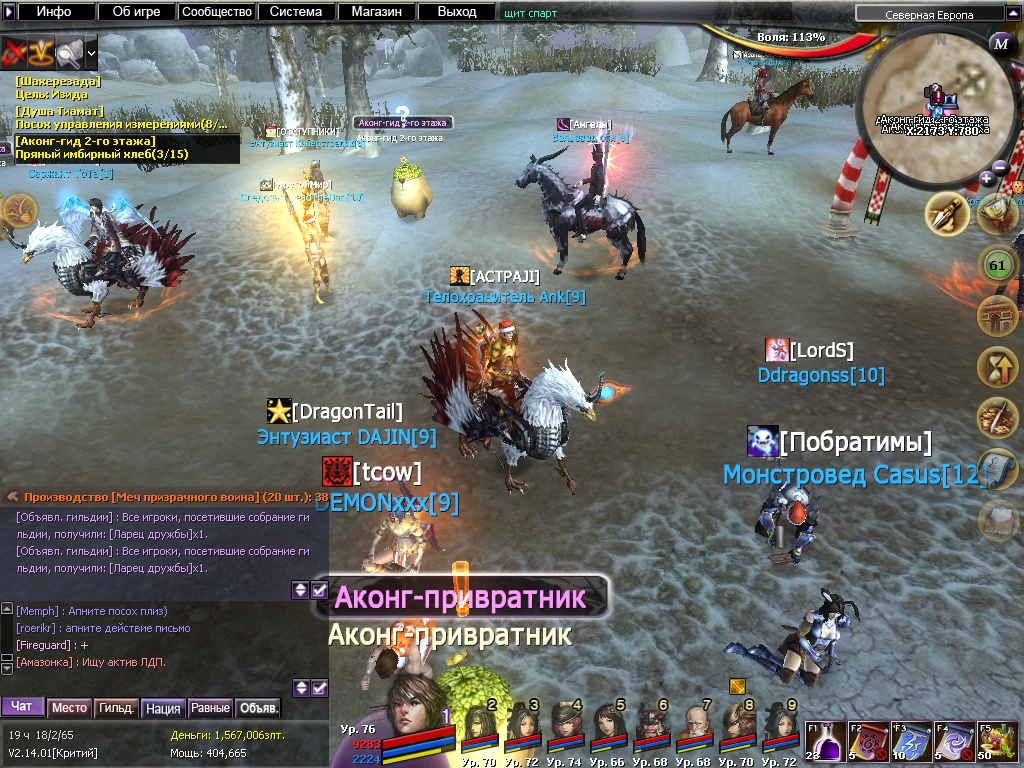The image size is (1024, 768).
Task: Use the fruit basket item in slot F5
Action: coord(994,743)
